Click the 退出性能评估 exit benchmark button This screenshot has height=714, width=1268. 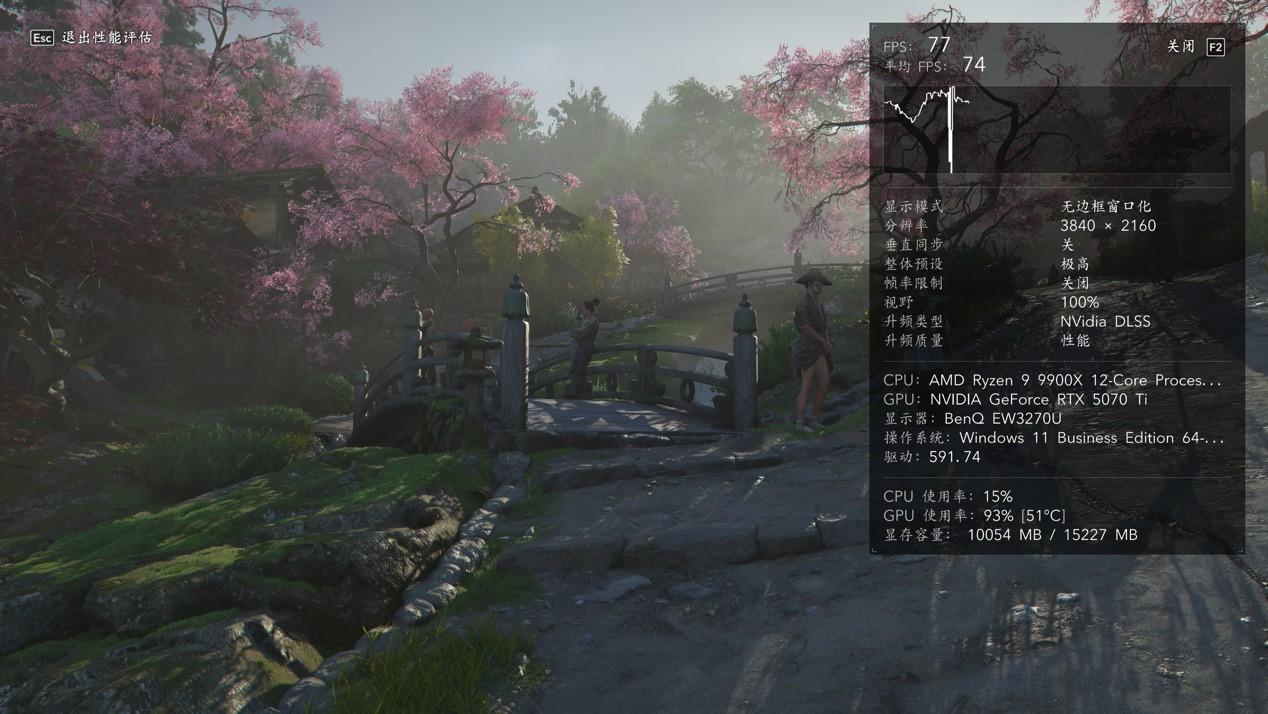click(x=91, y=37)
